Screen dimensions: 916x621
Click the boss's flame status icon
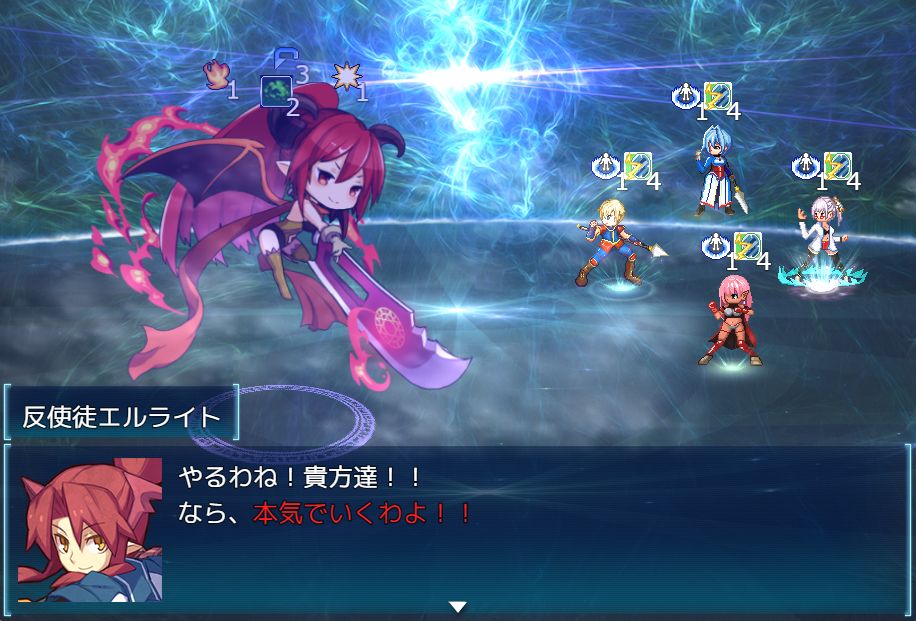(217, 75)
